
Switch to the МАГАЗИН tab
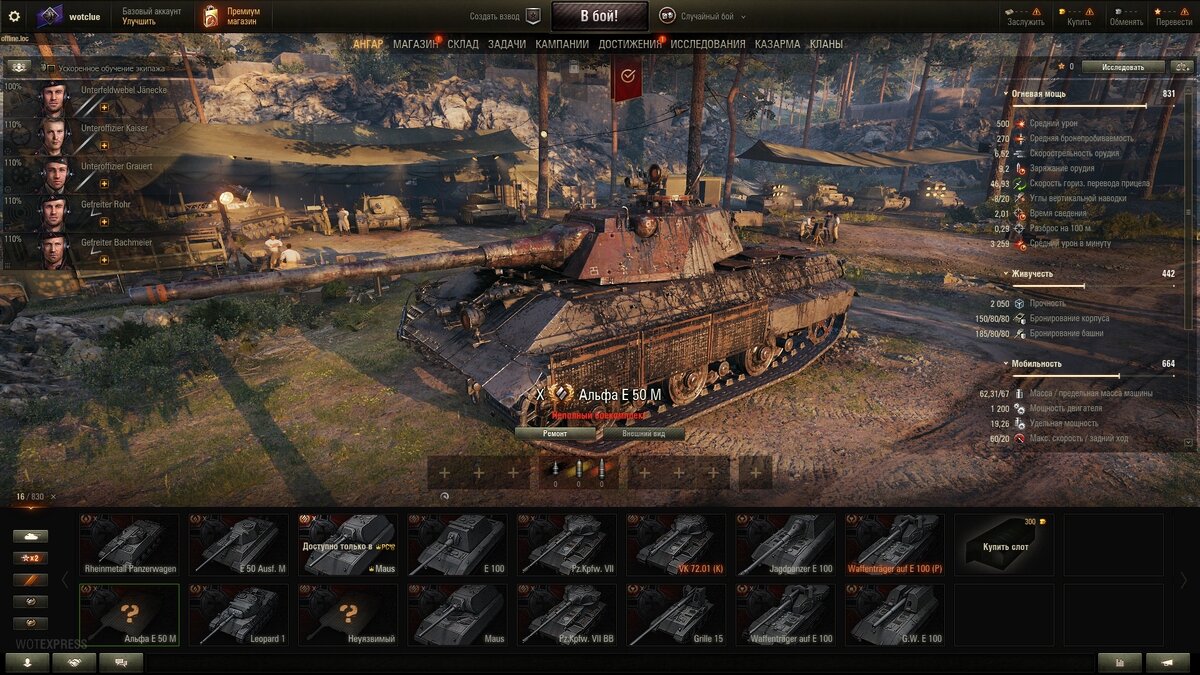415,44
